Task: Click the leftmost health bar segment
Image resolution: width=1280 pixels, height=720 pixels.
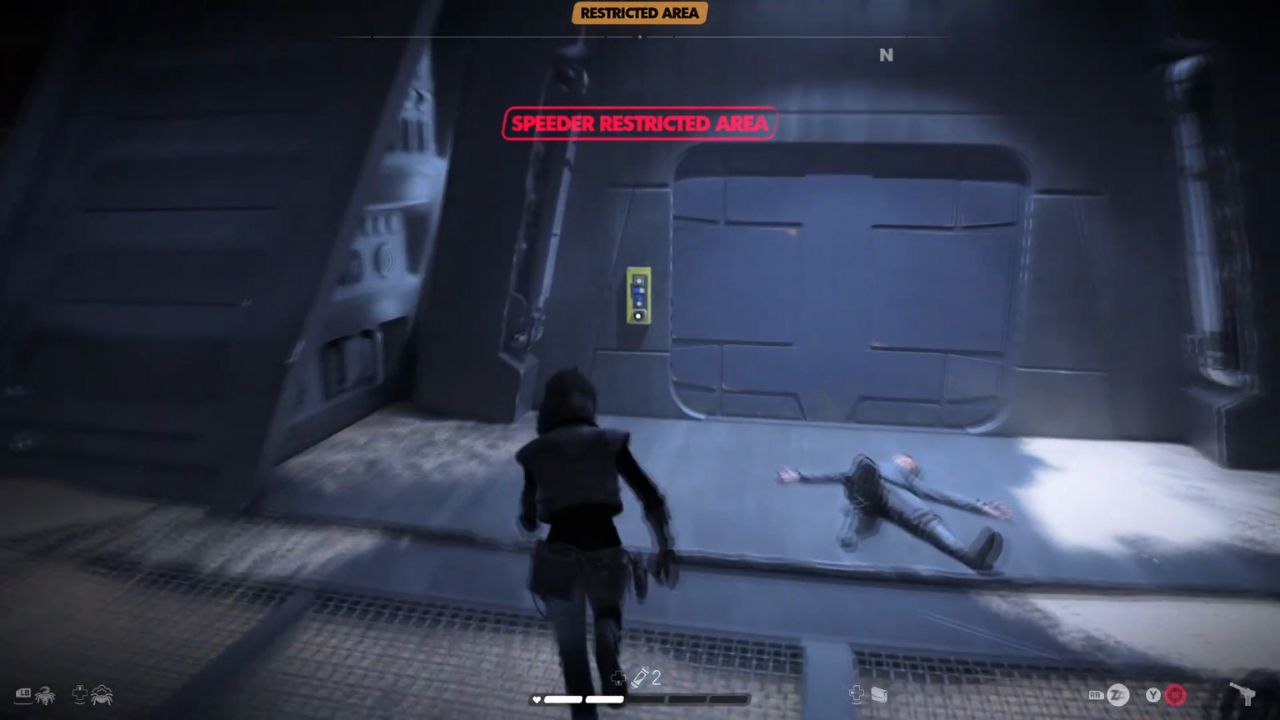Action: point(565,700)
